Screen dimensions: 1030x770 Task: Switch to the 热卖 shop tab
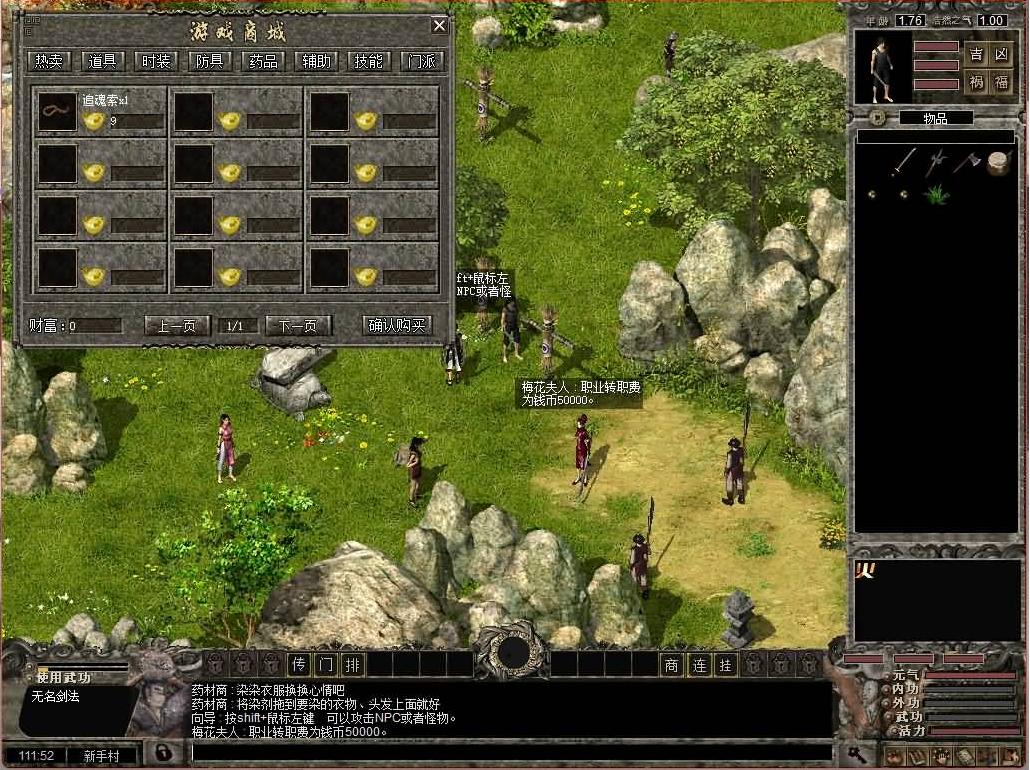[x=48, y=61]
